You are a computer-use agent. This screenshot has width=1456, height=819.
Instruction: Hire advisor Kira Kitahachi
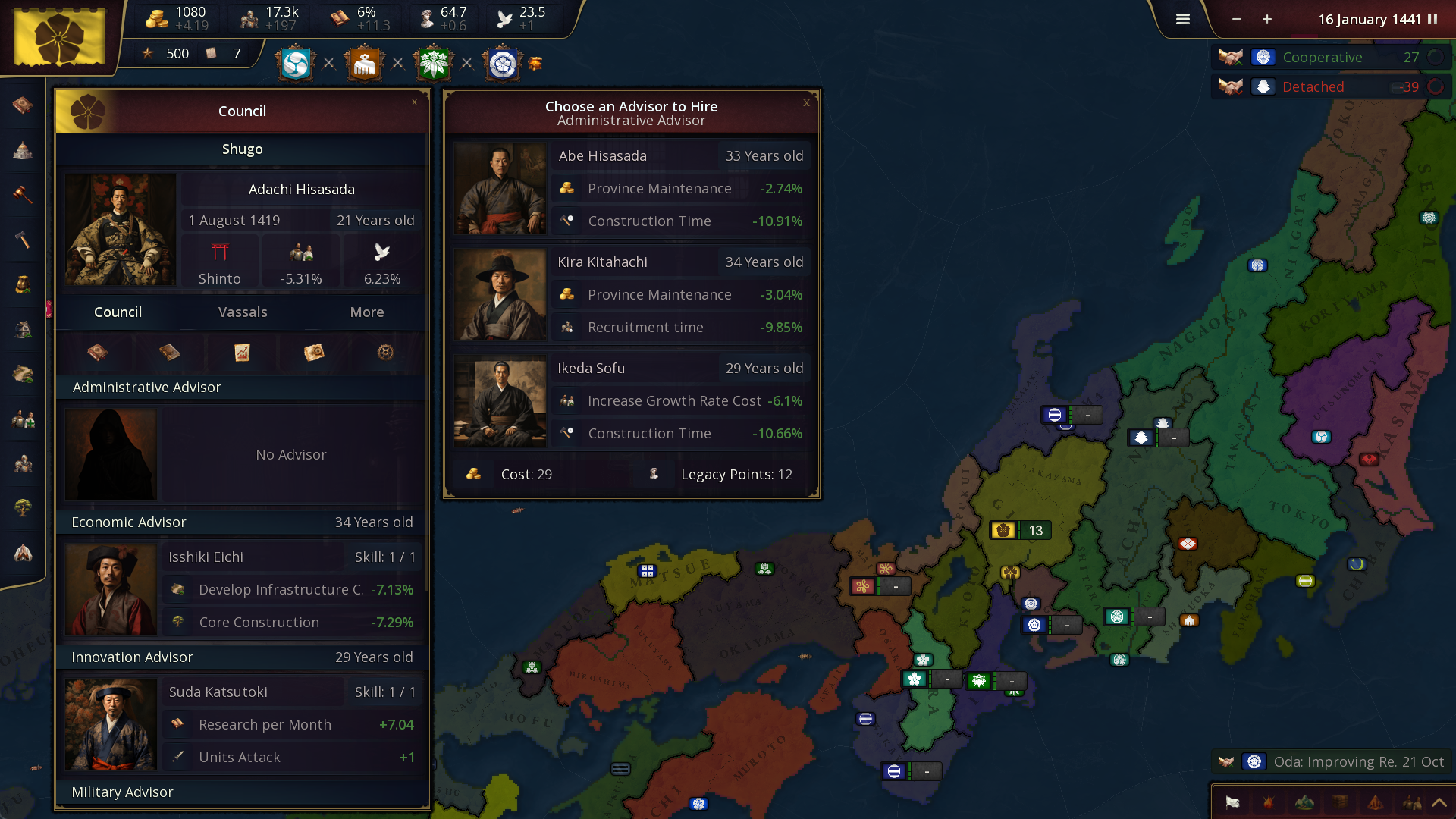pos(630,294)
